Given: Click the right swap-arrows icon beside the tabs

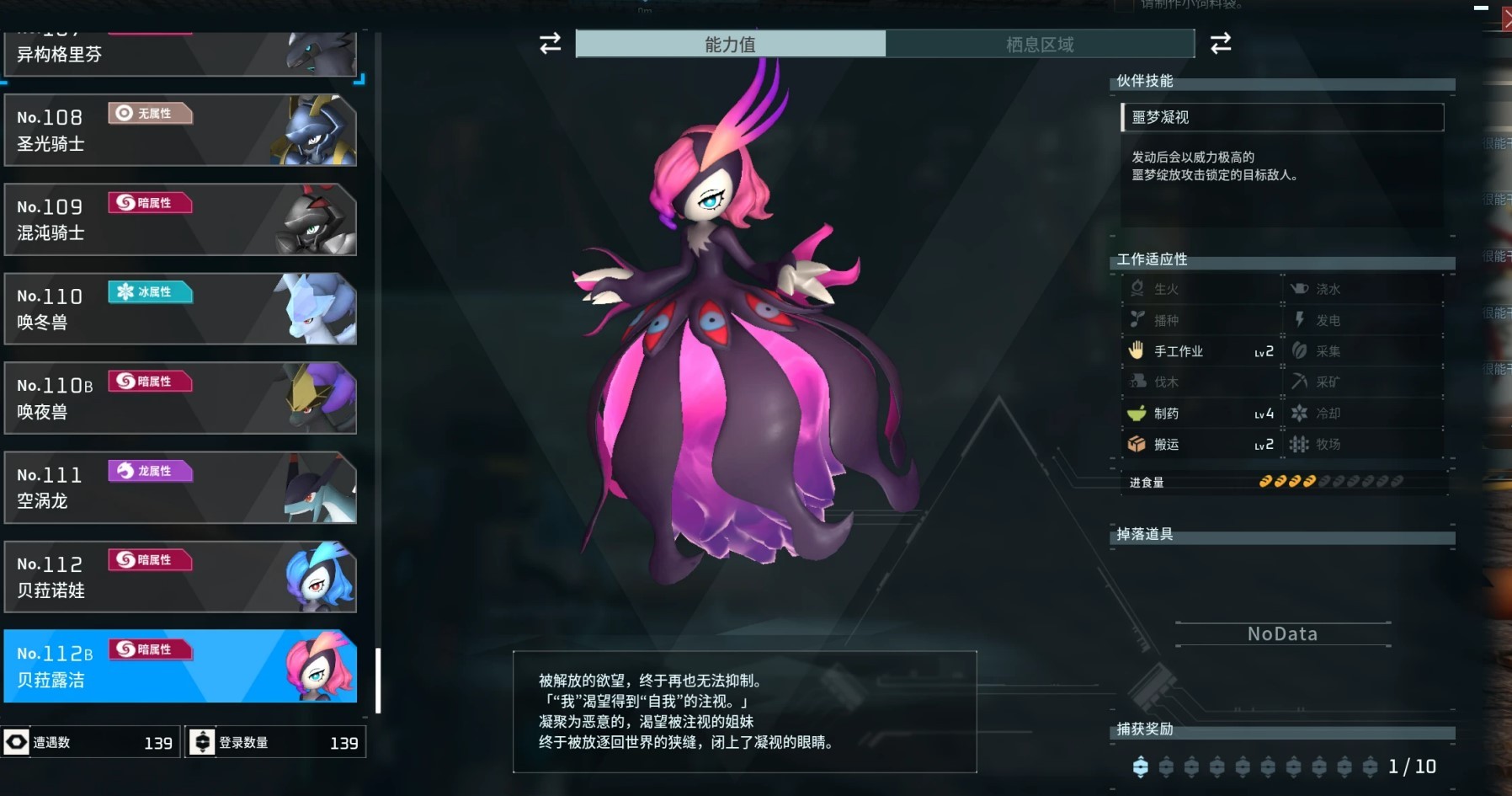Looking at the screenshot, I should tap(1222, 44).
